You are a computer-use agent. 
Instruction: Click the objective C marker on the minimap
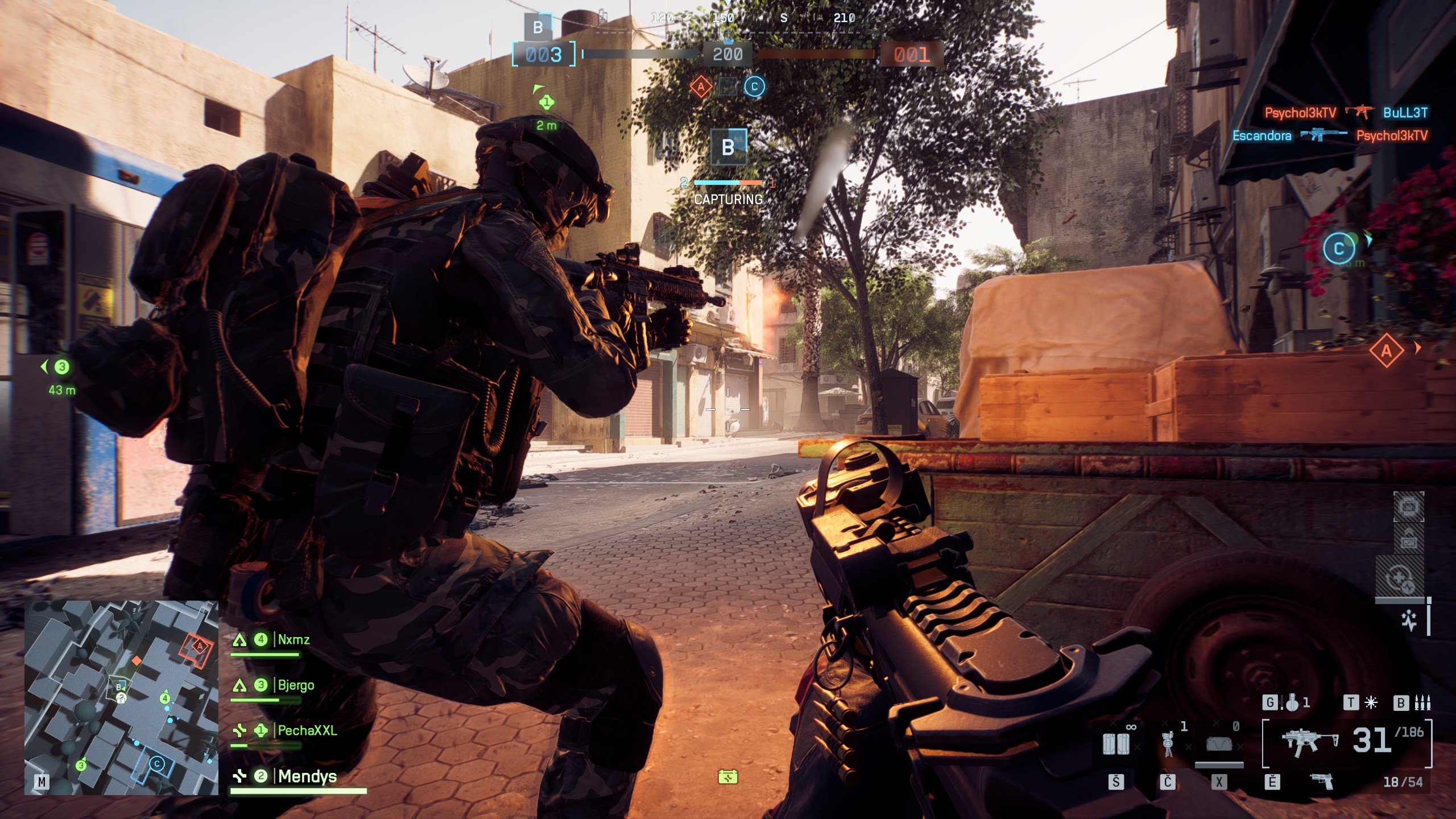point(156,764)
